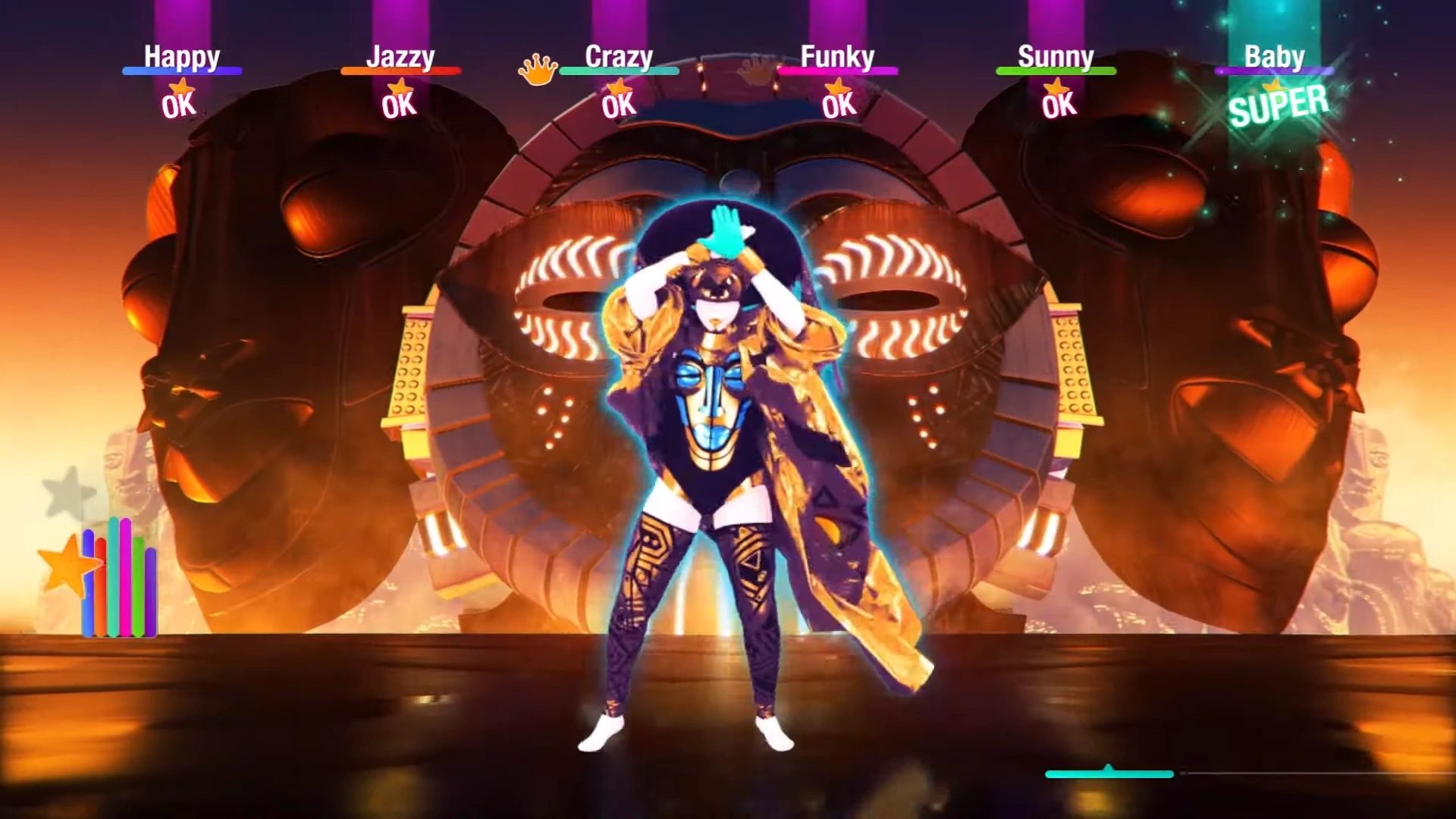Click Sunny's name to view stats
Viewport: 1456px width, 819px height.
[x=1056, y=55]
